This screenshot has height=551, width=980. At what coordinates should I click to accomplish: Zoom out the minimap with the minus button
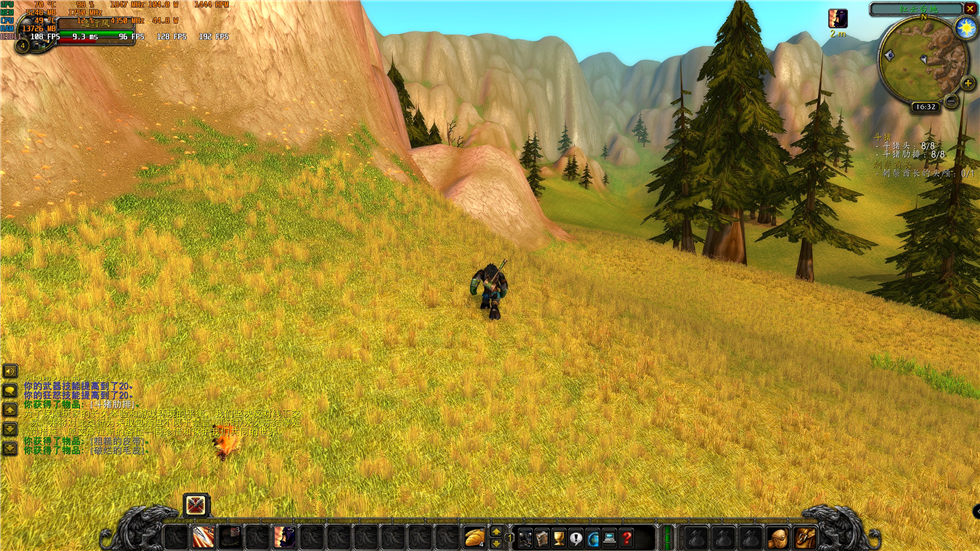point(952,100)
